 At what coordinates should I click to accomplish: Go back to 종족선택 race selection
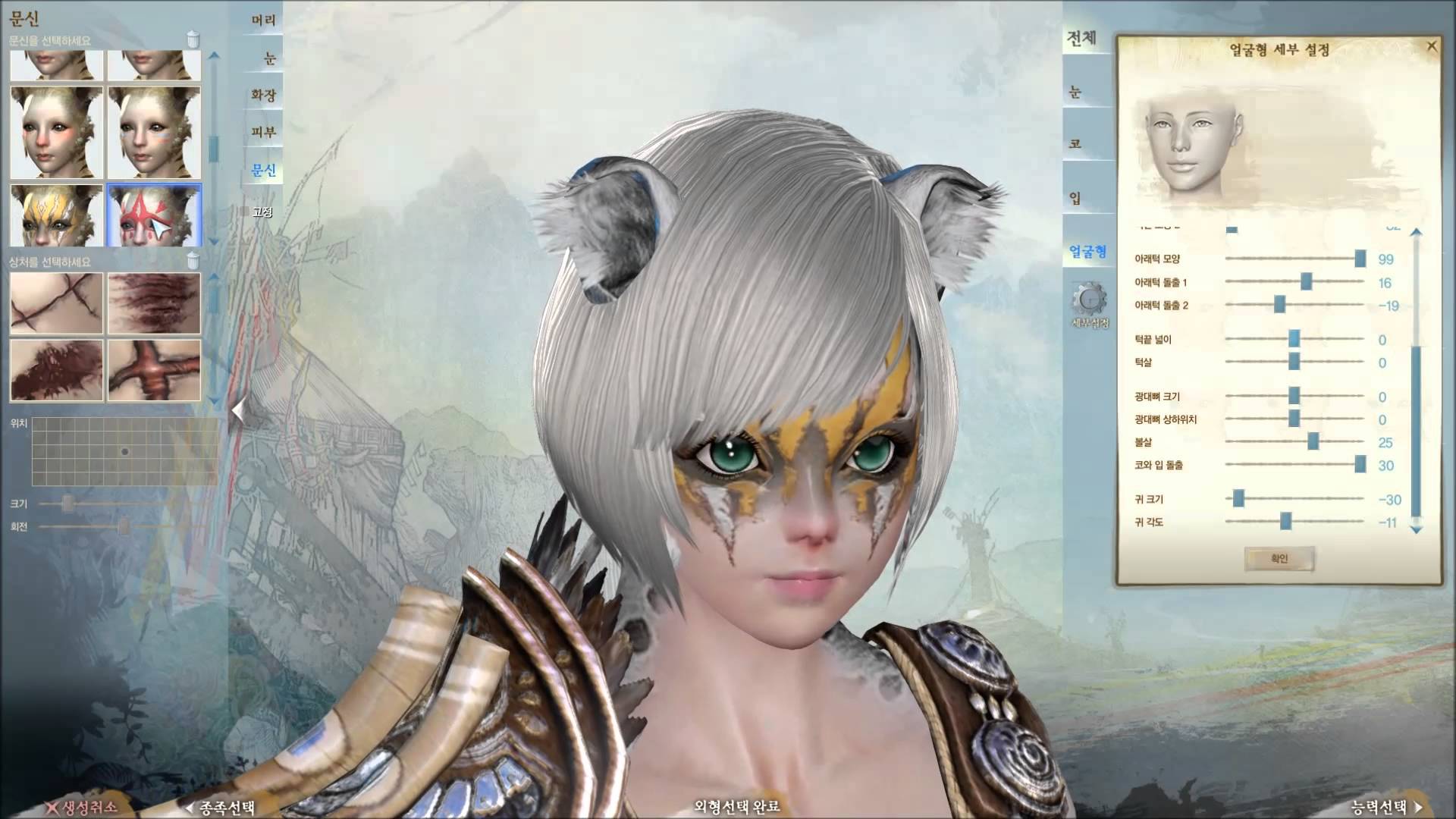(221, 808)
